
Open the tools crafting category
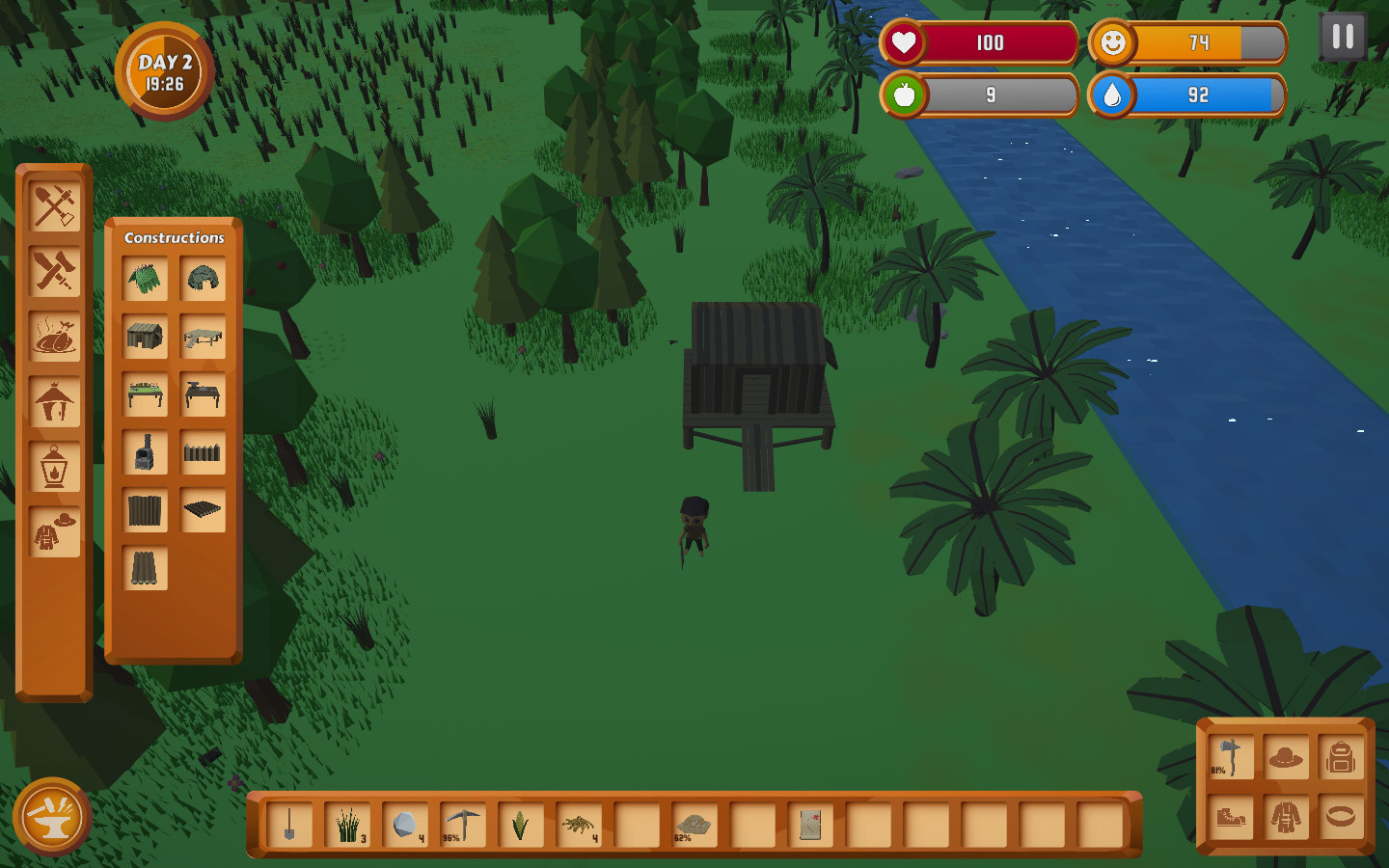55,207
